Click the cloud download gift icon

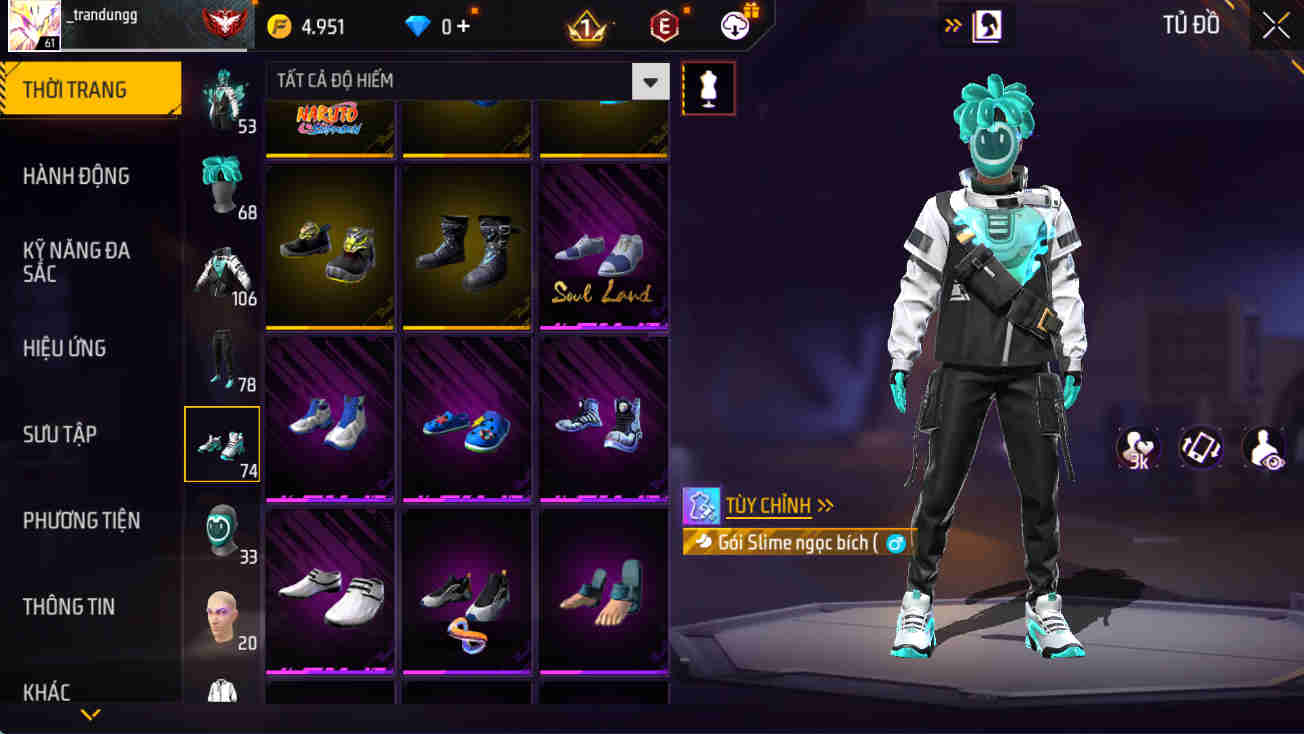click(x=737, y=26)
